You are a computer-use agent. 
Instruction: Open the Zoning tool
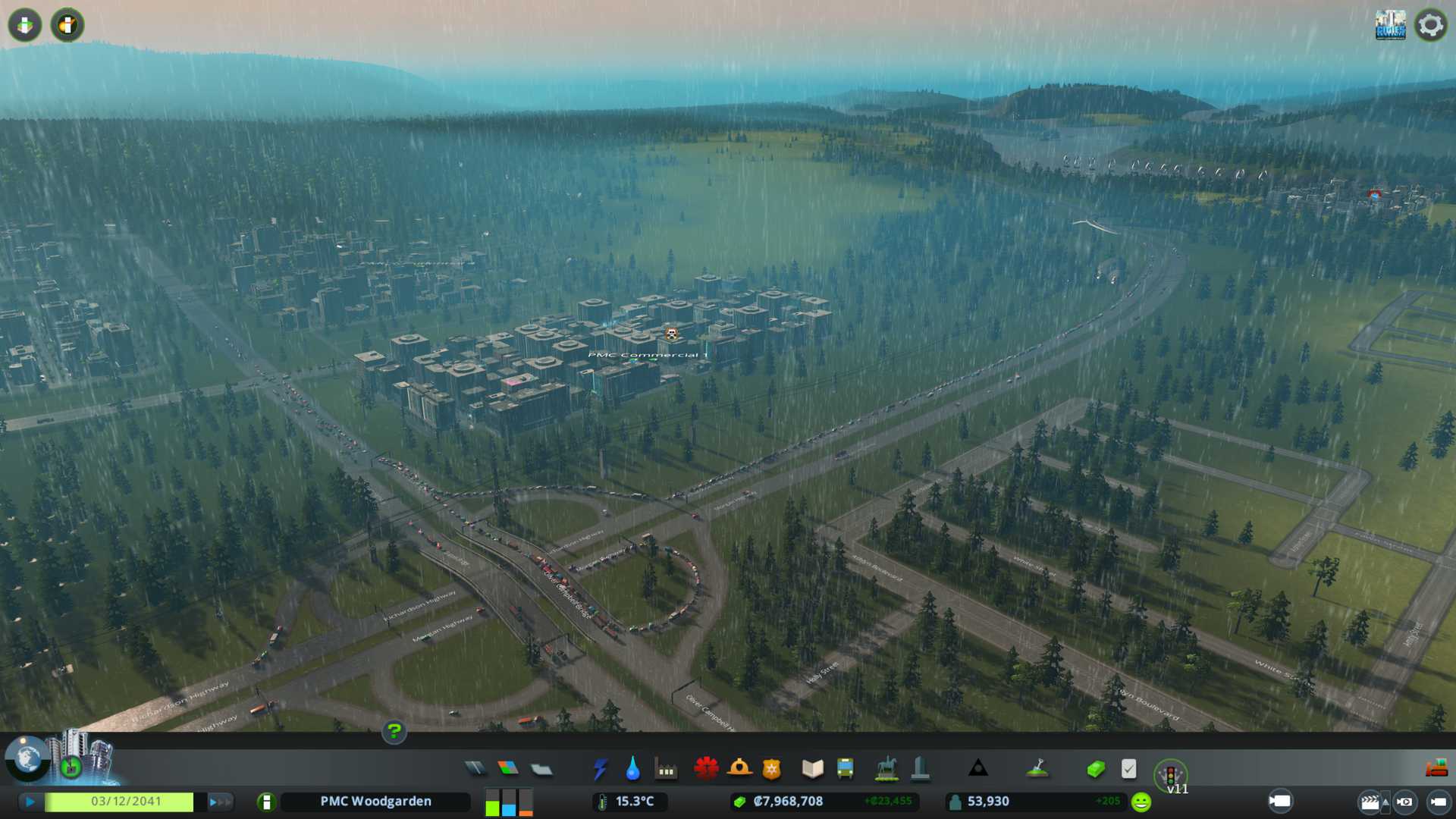508,769
